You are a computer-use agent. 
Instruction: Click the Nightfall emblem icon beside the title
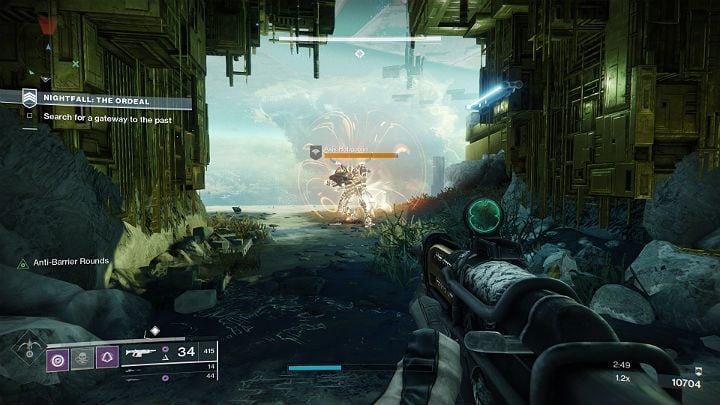pos(30,99)
